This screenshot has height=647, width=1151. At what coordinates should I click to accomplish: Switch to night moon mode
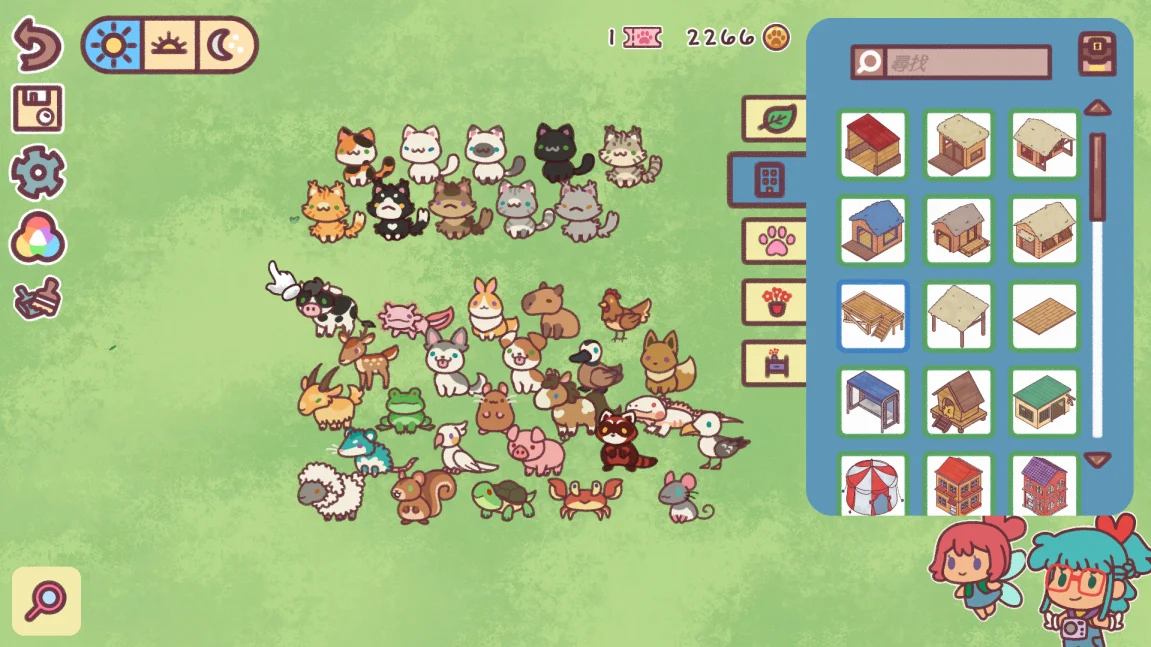(225, 45)
